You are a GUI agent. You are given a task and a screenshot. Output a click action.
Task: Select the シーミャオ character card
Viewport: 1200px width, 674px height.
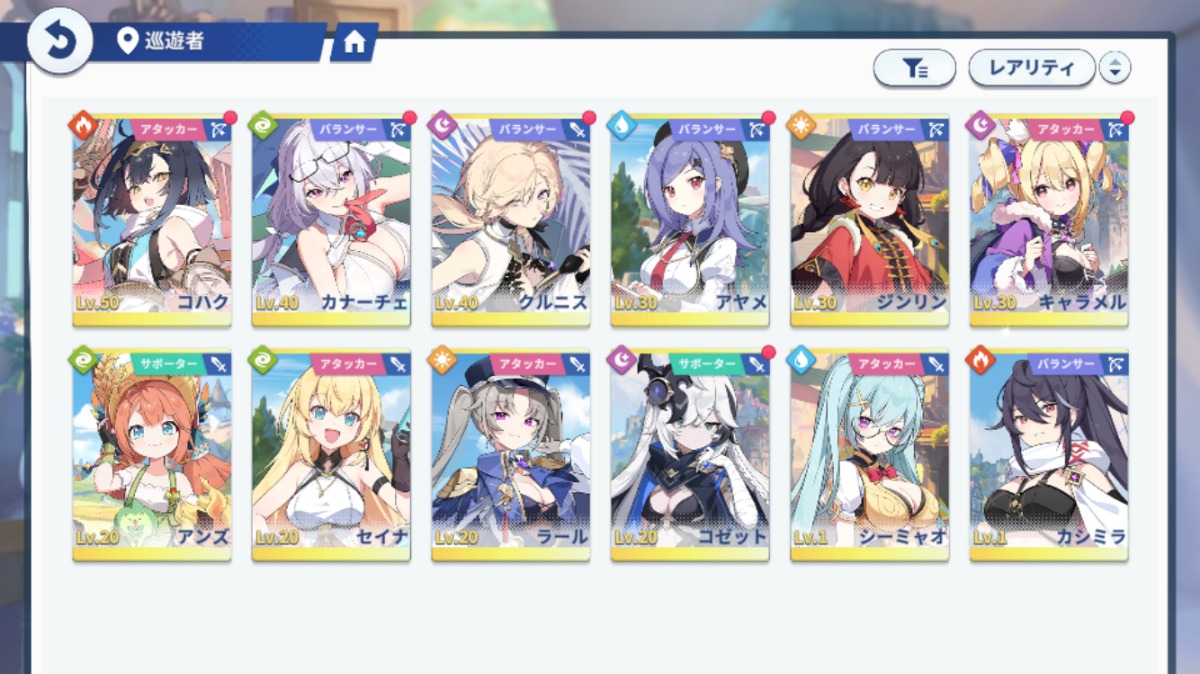point(870,455)
